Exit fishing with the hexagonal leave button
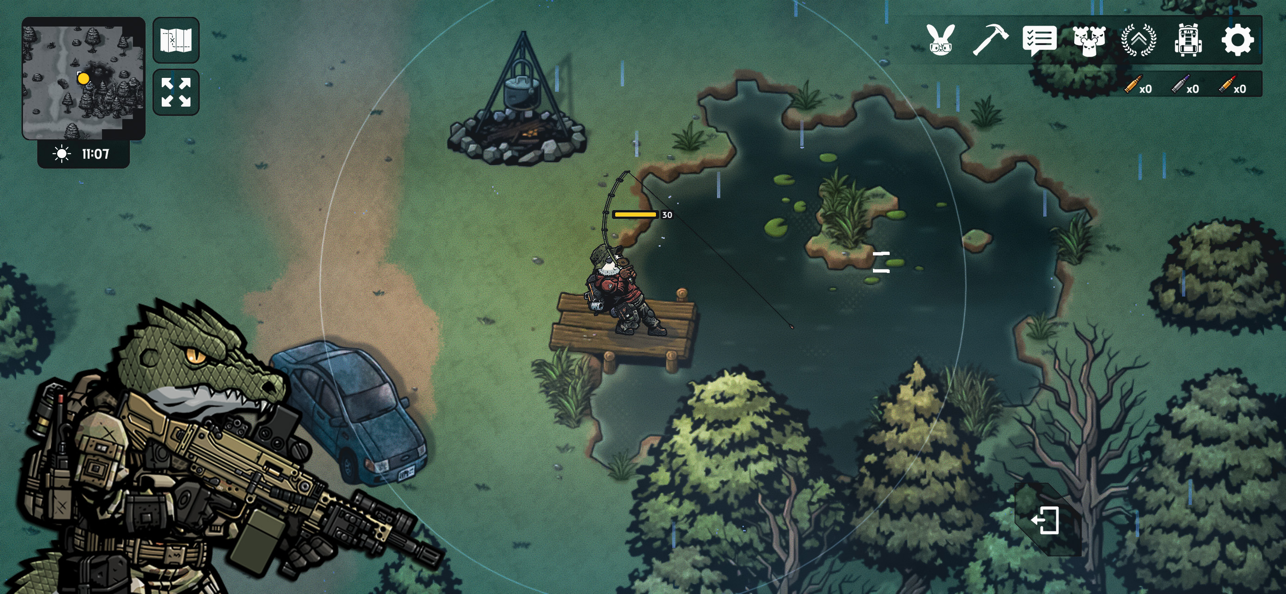1286x594 pixels. click(x=1046, y=520)
